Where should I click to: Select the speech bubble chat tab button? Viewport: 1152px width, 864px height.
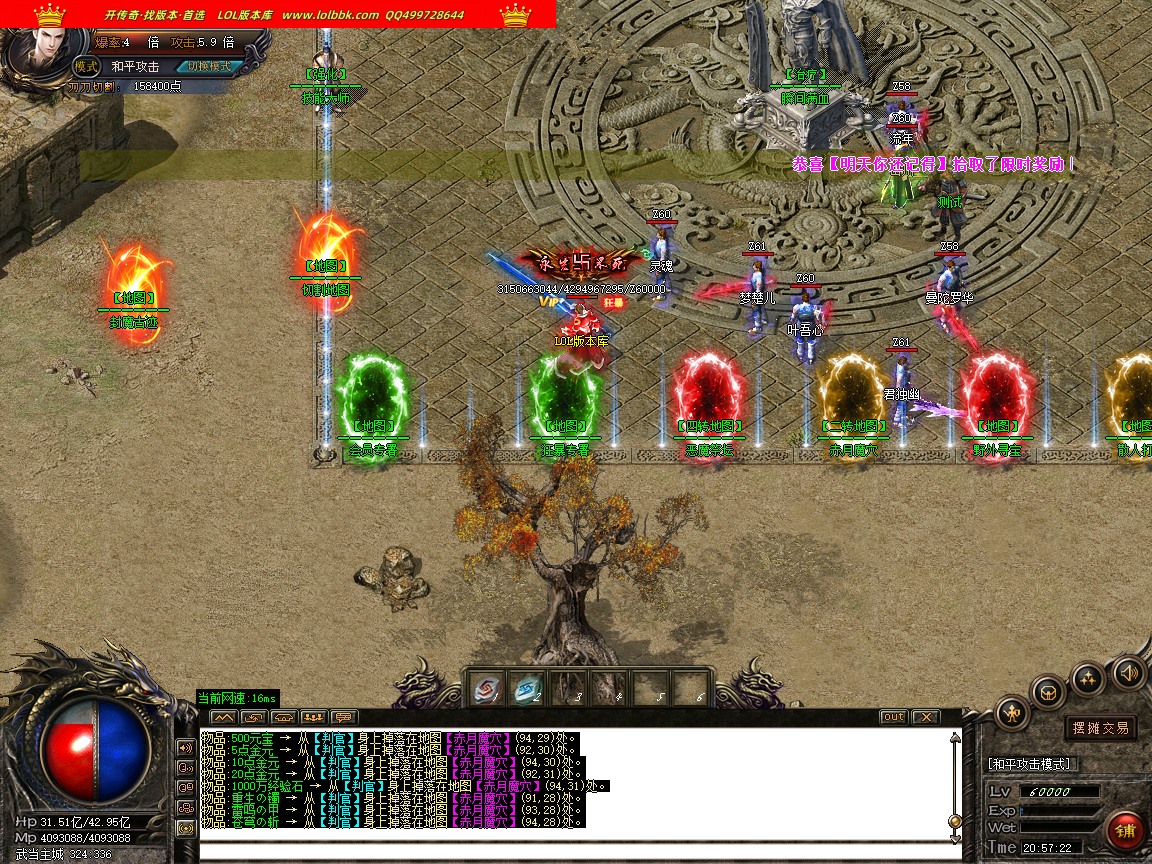tap(344, 717)
